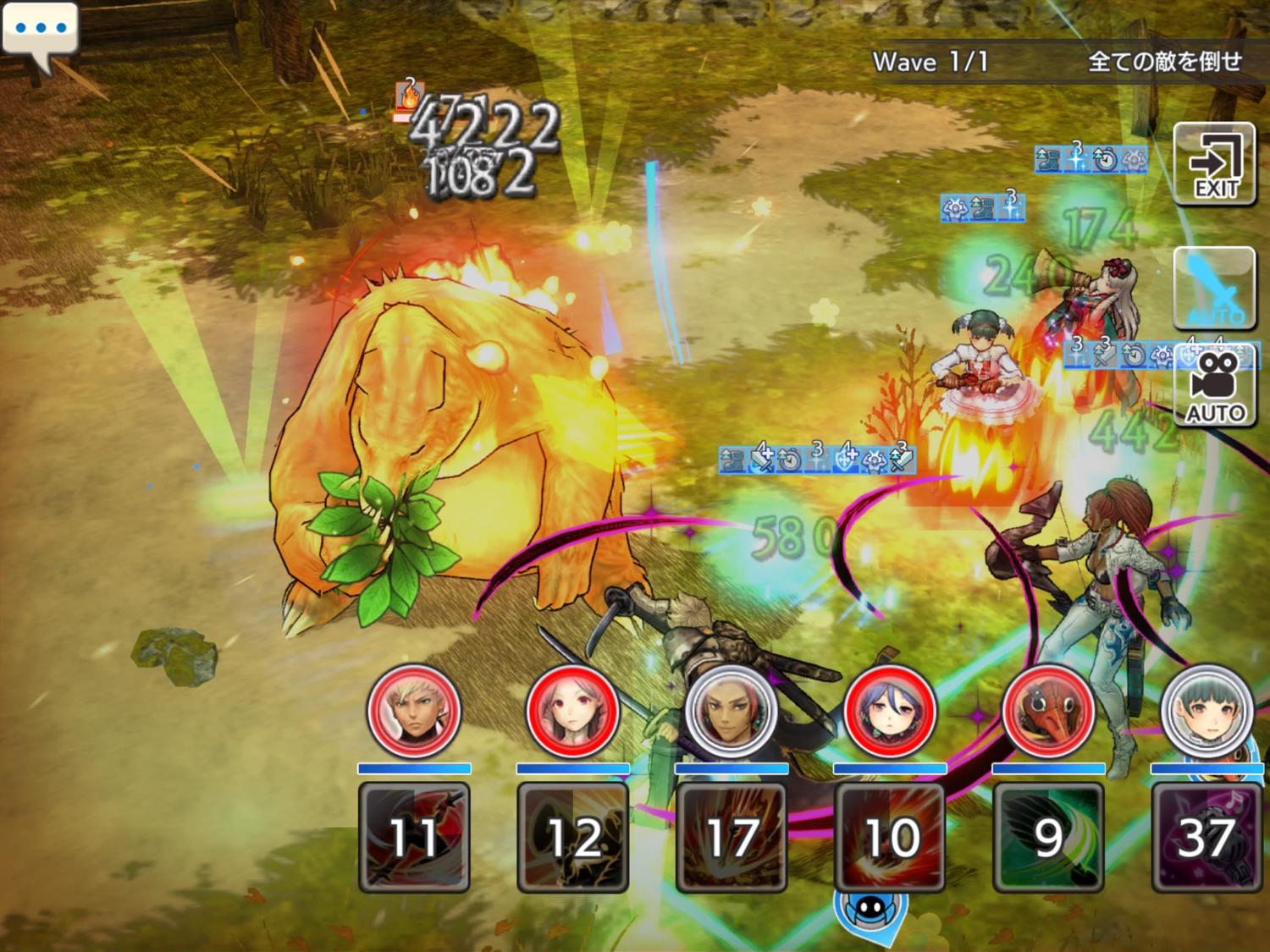Exit the battle with EXIT button
The width and height of the screenshot is (1270, 952).
point(1214,164)
